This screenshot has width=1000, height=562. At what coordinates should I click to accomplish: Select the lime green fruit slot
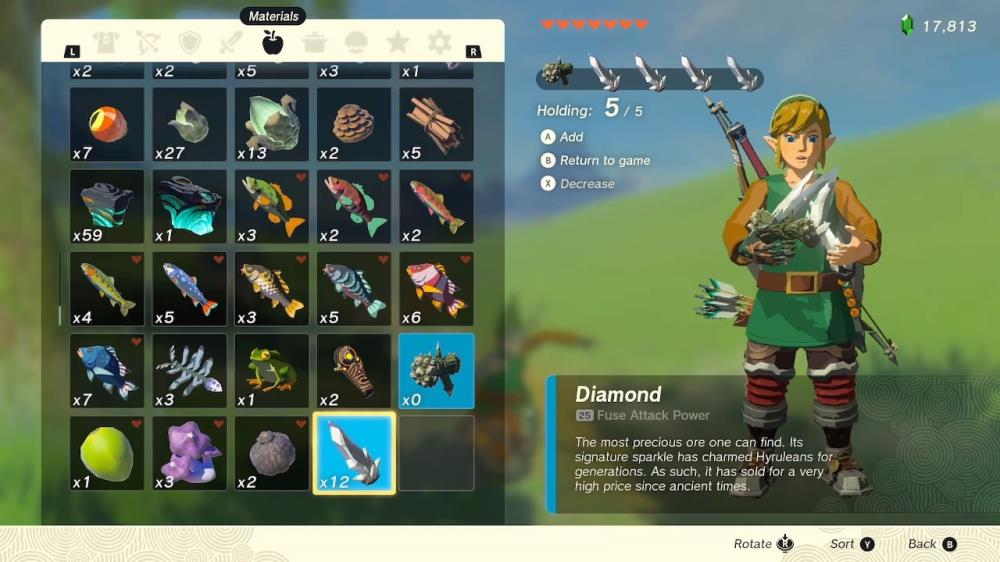click(107, 453)
